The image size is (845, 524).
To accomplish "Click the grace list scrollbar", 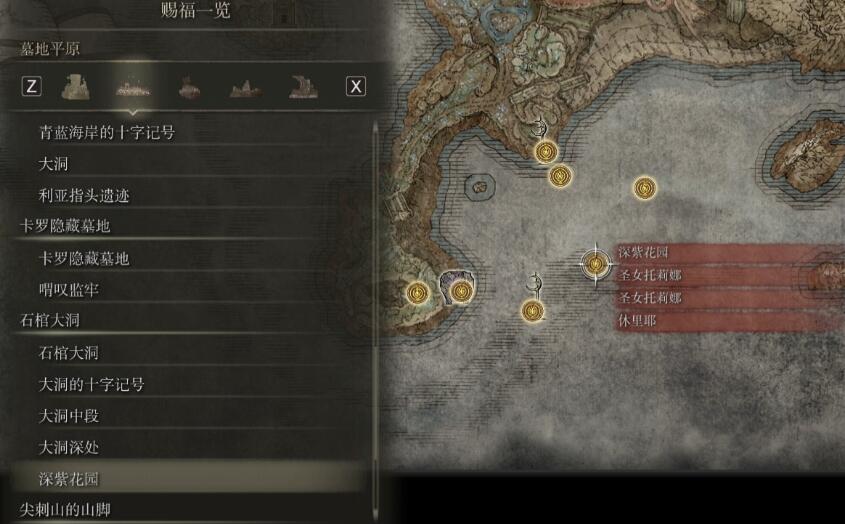I will (377, 300).
